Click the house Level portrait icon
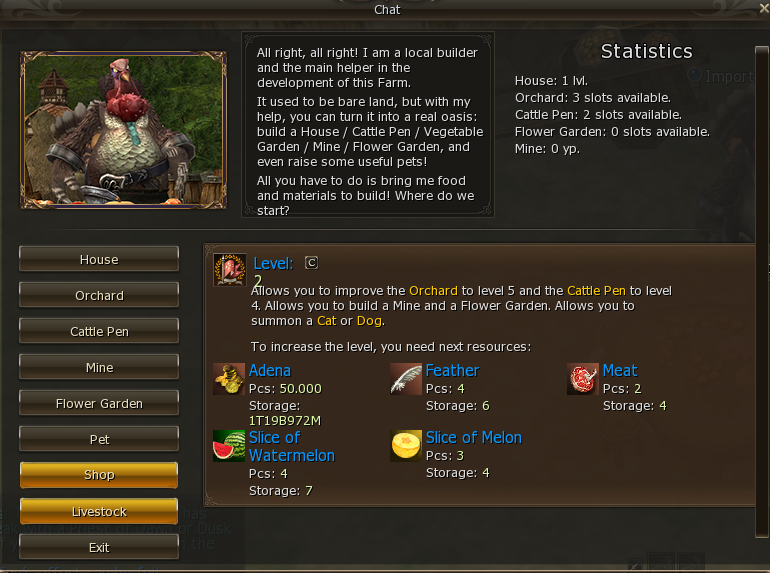This screenshot has width=770, height=573. click(230, 270)
